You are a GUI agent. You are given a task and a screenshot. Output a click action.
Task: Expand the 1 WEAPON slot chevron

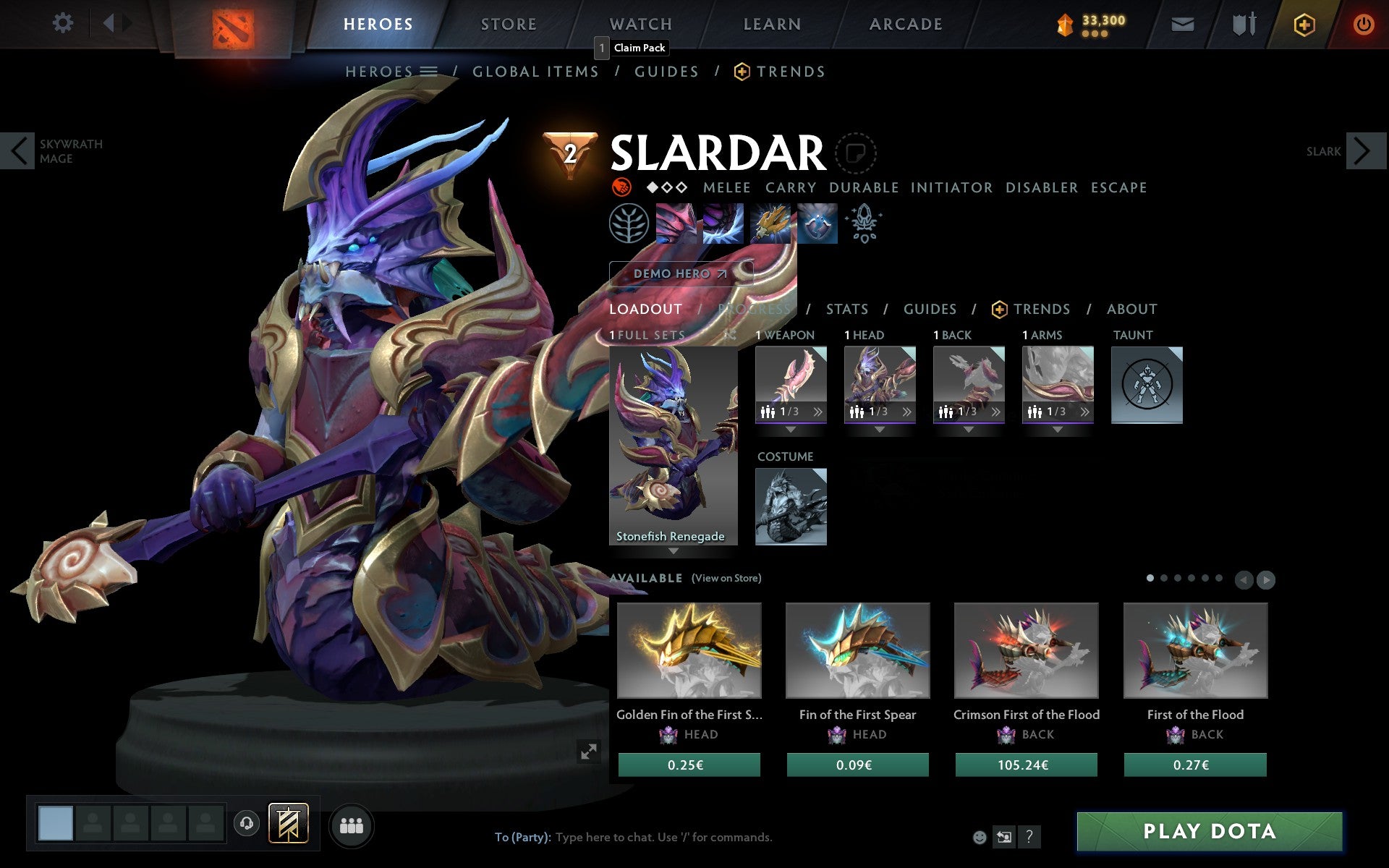pos(817,412)
